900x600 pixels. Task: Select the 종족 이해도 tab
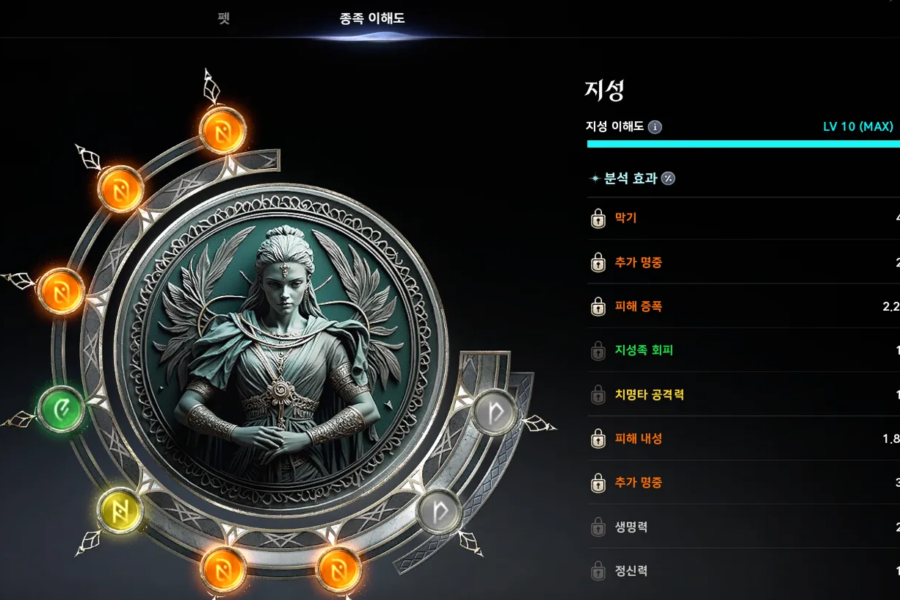[372, 19]
